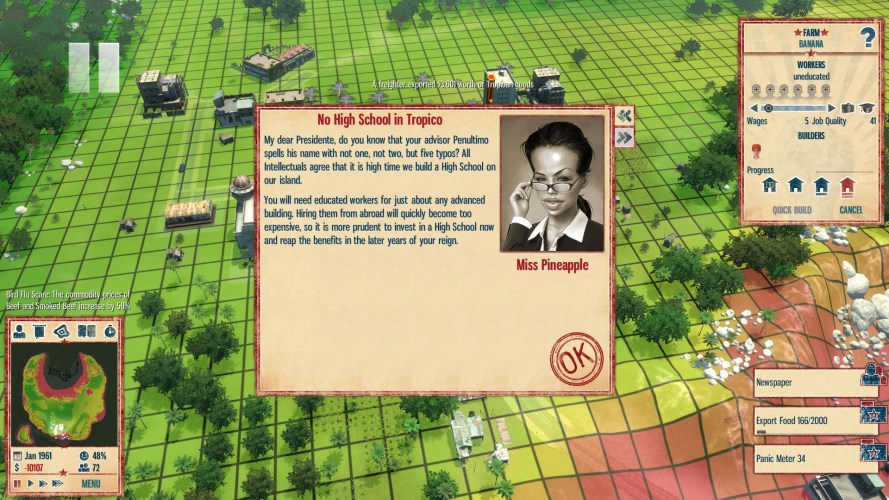This screenshot has width=889, height=500.
Task: Select the red house priority icon
Action: (847, 185)
